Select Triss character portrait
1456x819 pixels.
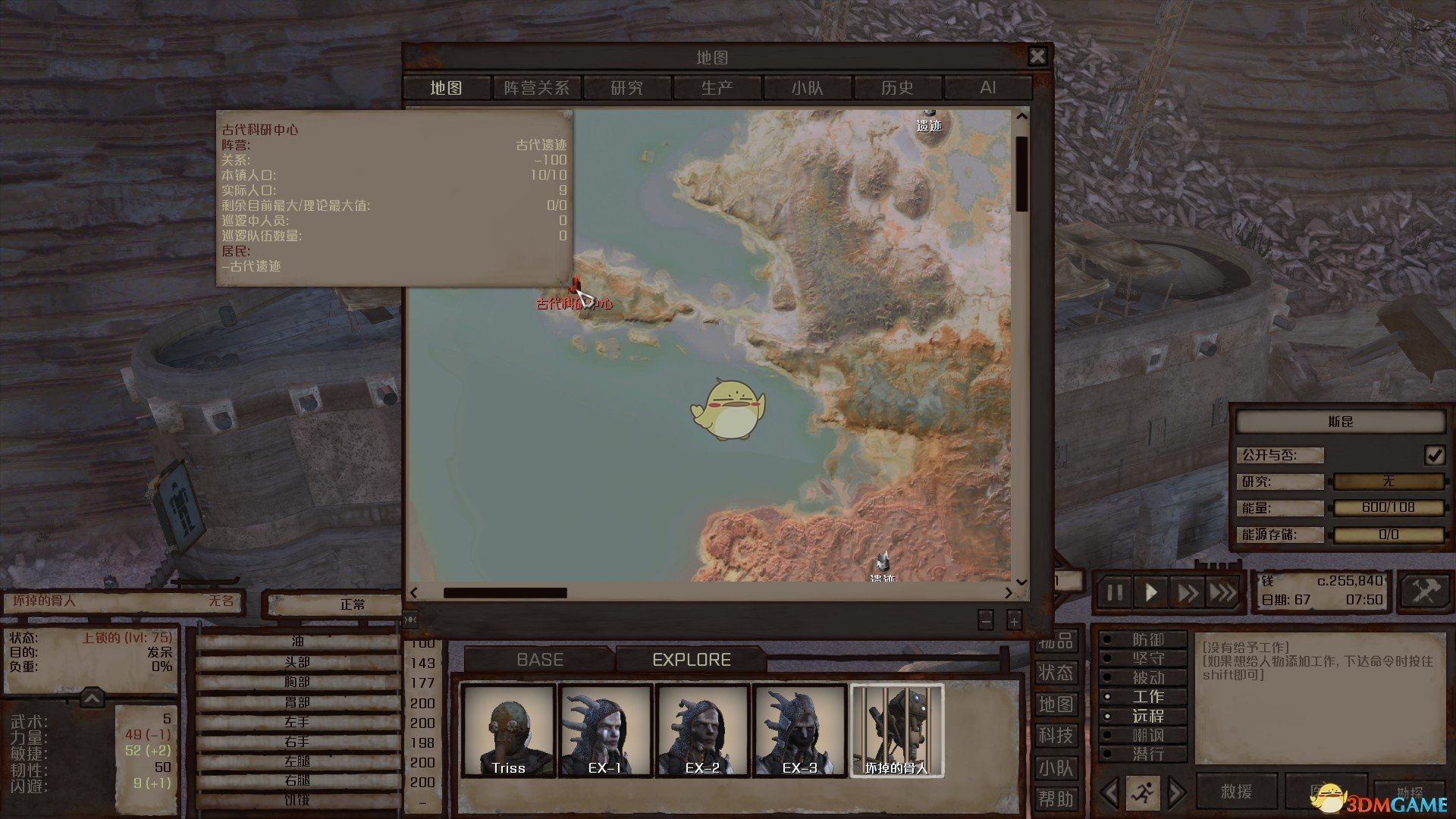[x=508, y=731]
